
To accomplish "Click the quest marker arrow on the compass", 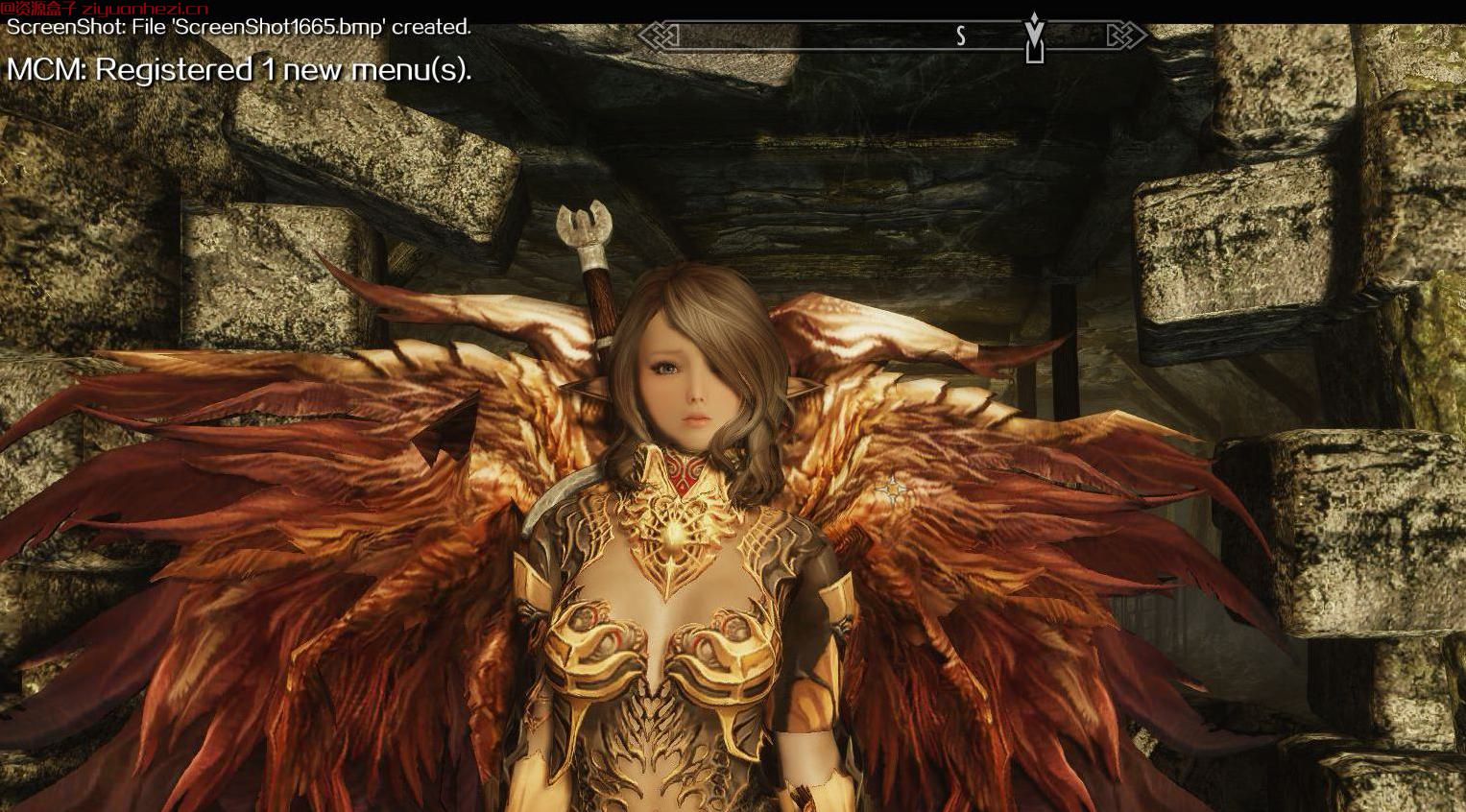I will click(x=1033, y=36).
